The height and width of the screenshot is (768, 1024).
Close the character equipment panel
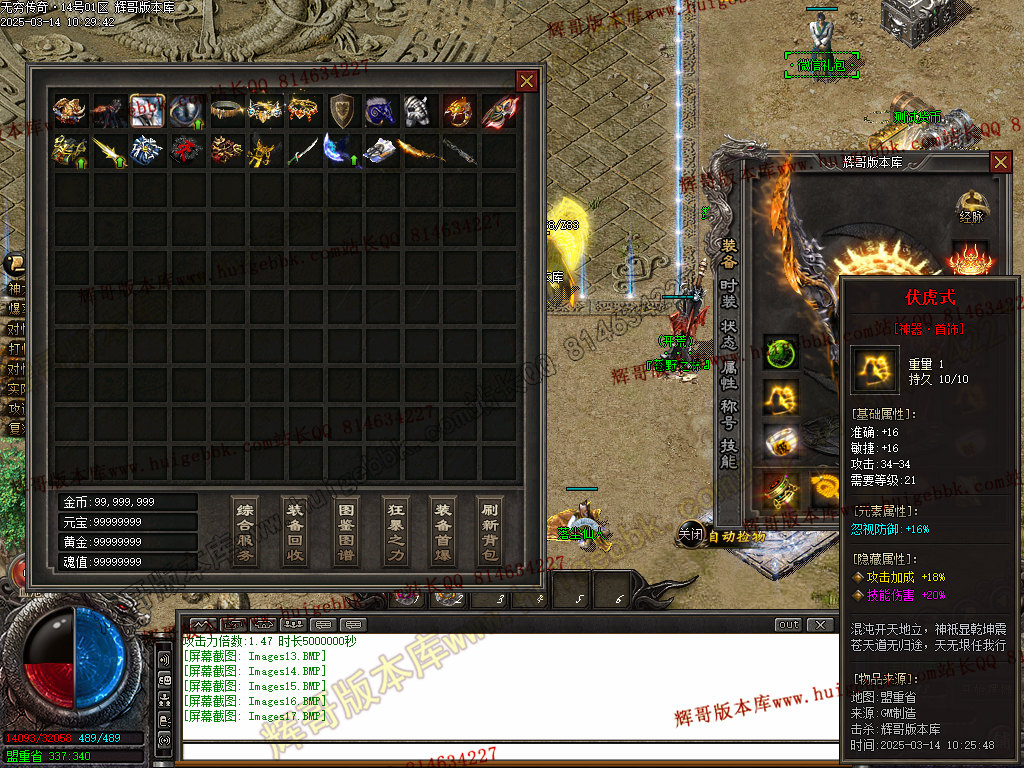pos(1000,162)
